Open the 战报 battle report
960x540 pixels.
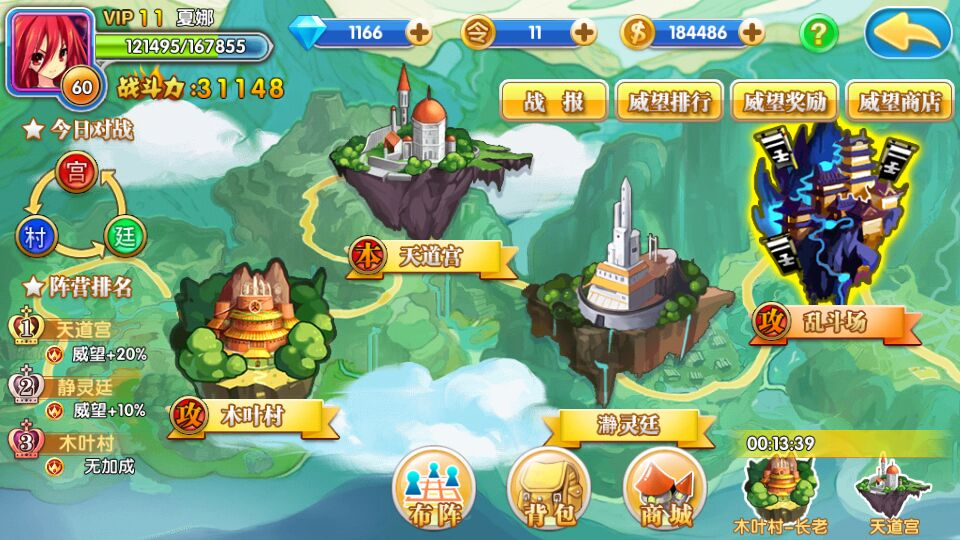(x=553, y=101)
